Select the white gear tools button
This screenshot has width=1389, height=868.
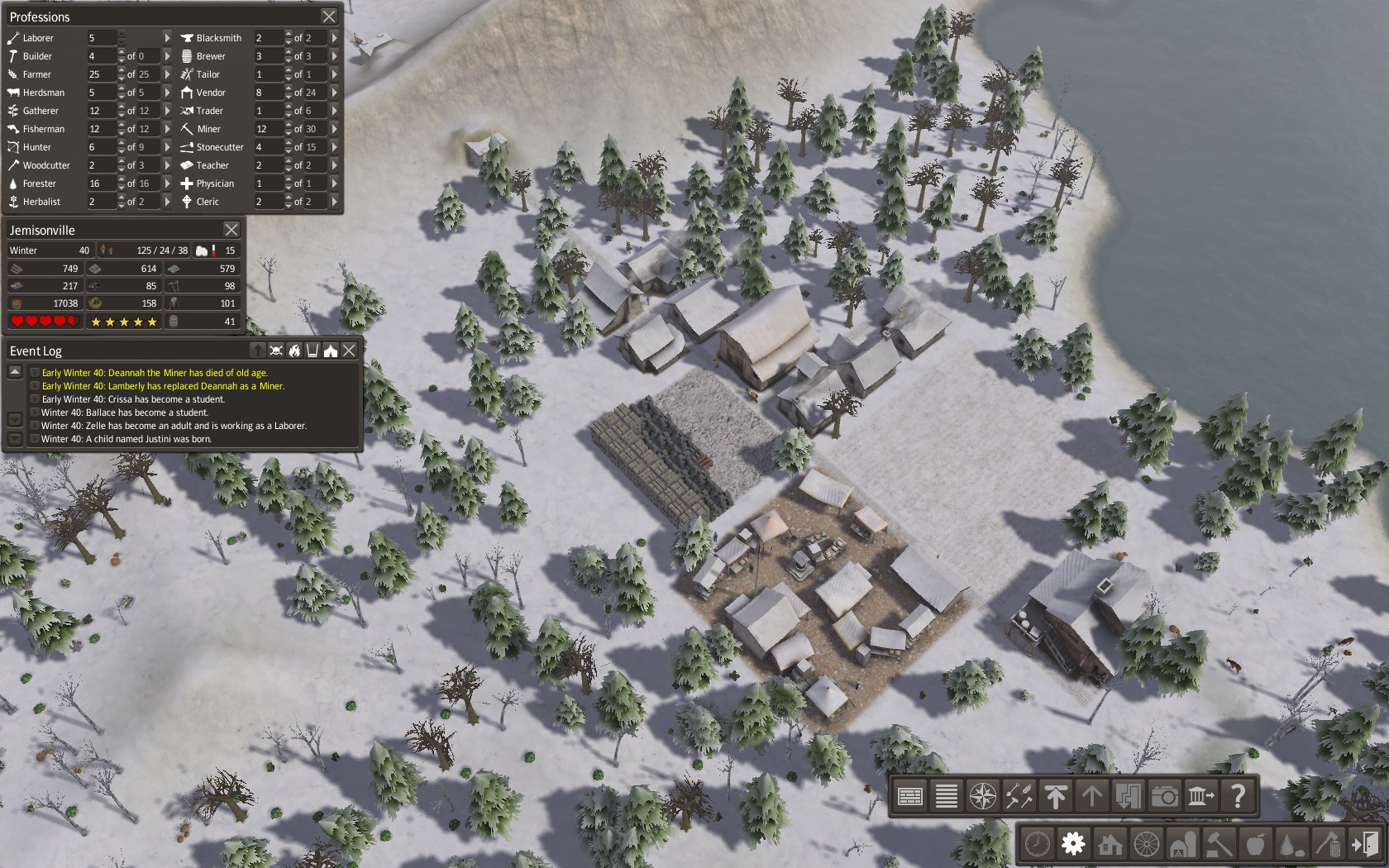point(1073,844)
